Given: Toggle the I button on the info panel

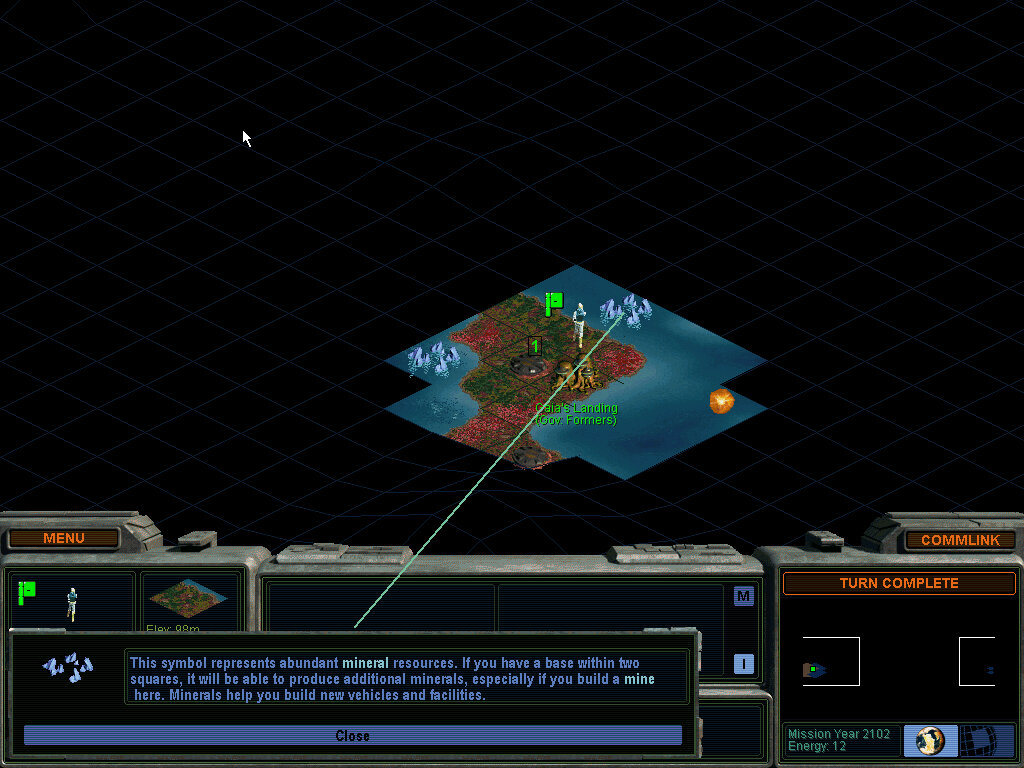Looking at the screenshot, I should point(743,663).
